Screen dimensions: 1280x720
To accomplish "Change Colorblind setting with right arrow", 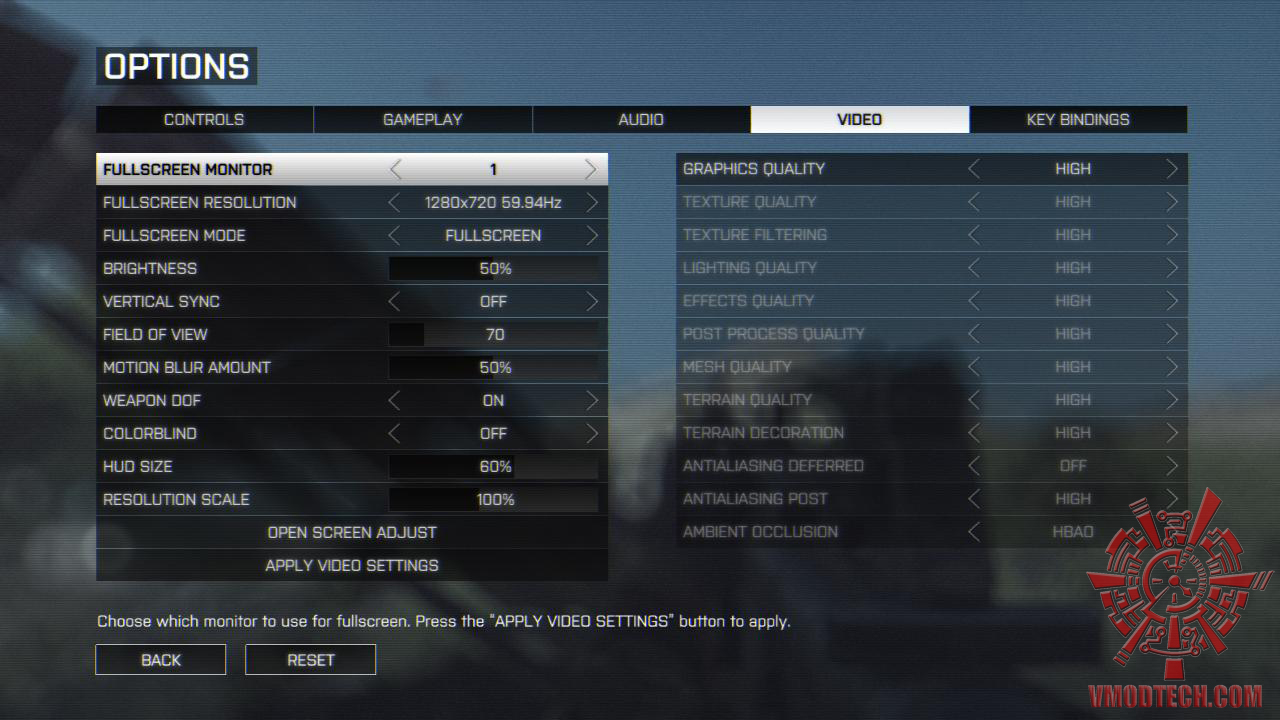I will [x=592, y=434].
